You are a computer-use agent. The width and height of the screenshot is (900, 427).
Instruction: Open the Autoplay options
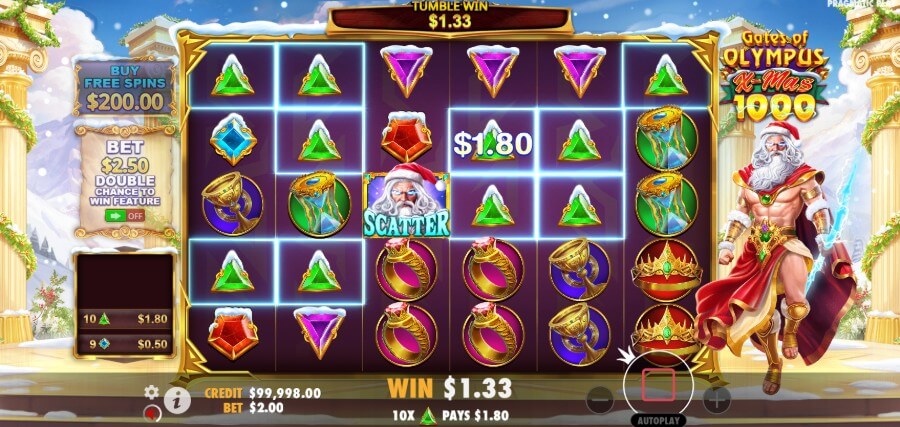658,421
